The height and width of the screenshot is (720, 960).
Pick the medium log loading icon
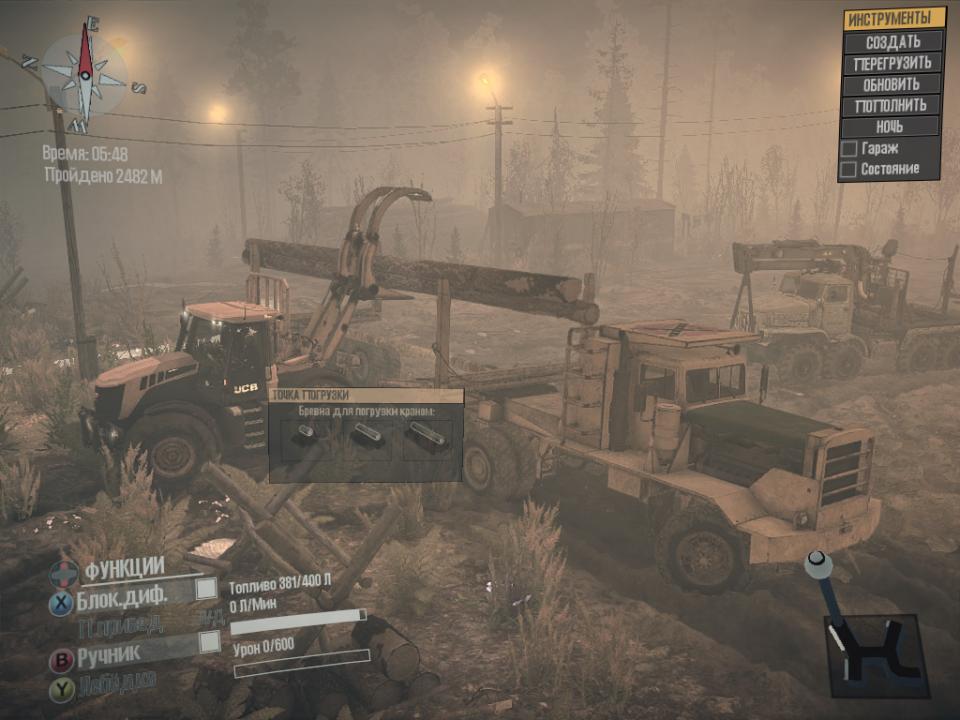[368, 434]
